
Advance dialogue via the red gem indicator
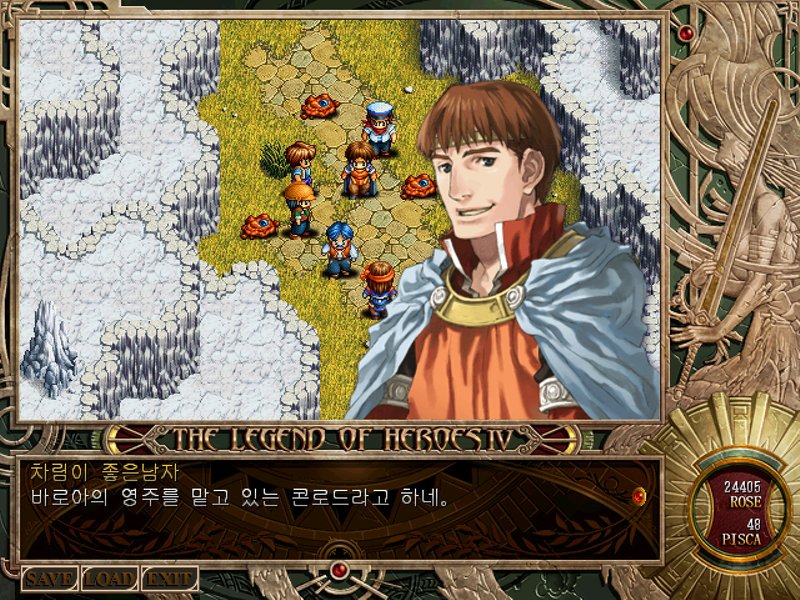pyautogui.click(x=639, y=494)
